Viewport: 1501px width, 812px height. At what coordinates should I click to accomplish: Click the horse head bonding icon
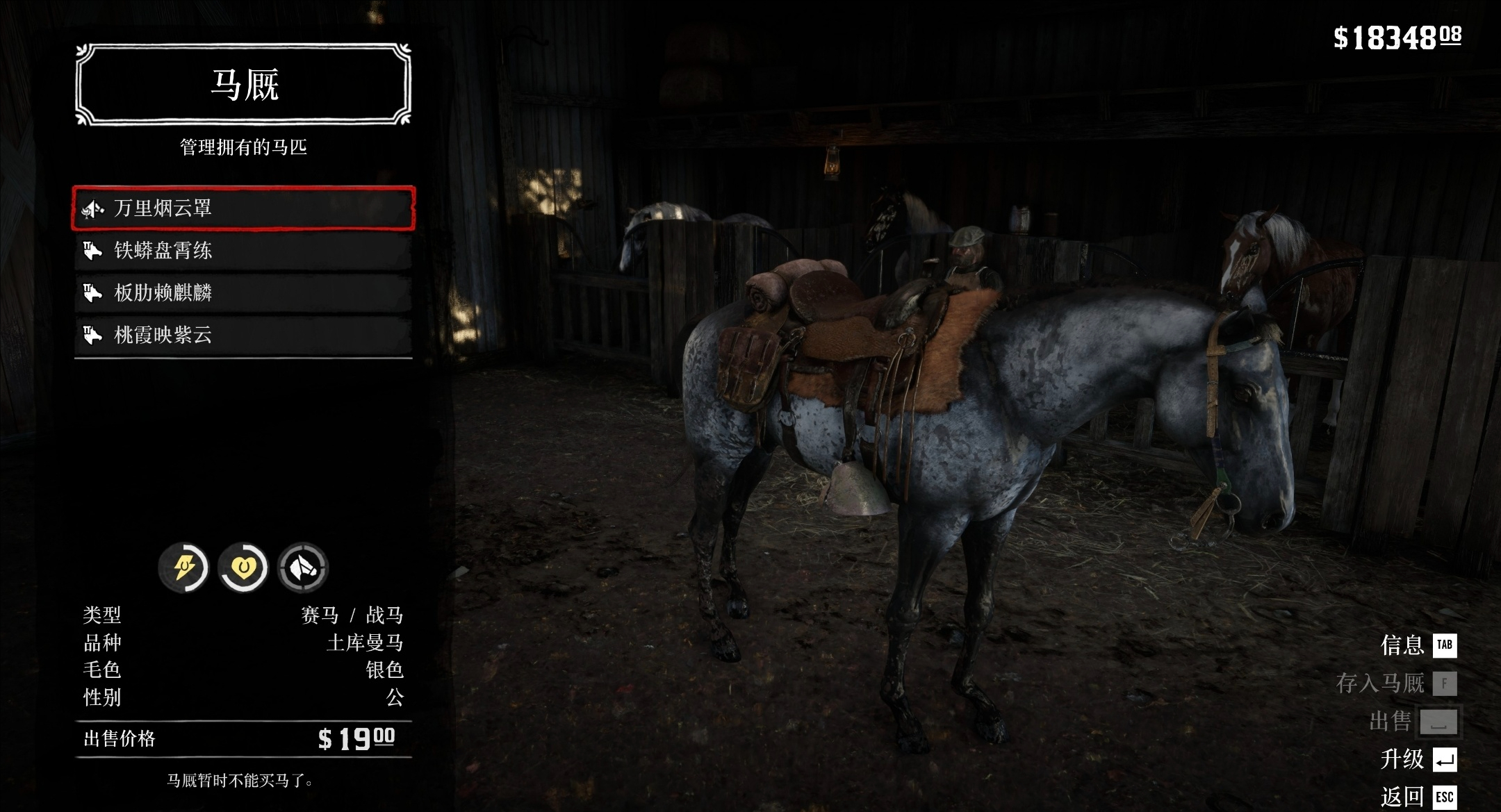(303, 568)
